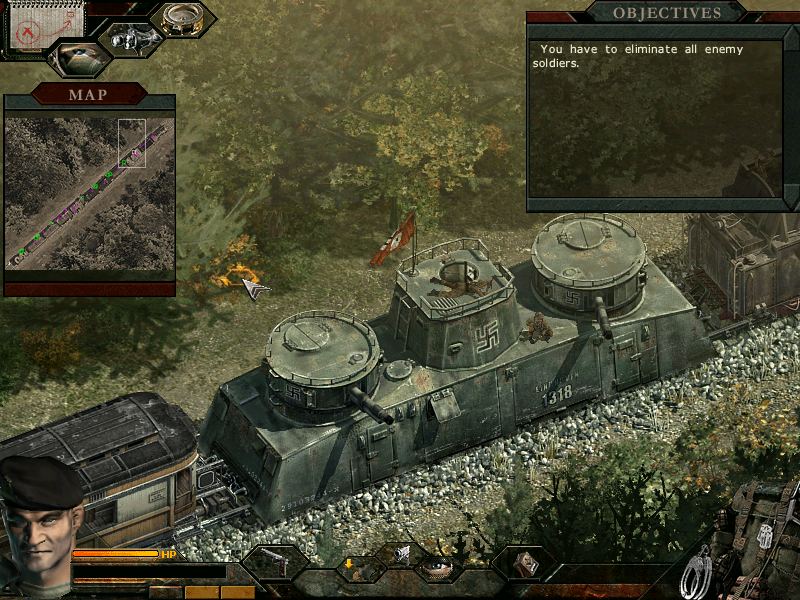
Task: Equip the pistol weapon slot
Action: coord(272,564)
